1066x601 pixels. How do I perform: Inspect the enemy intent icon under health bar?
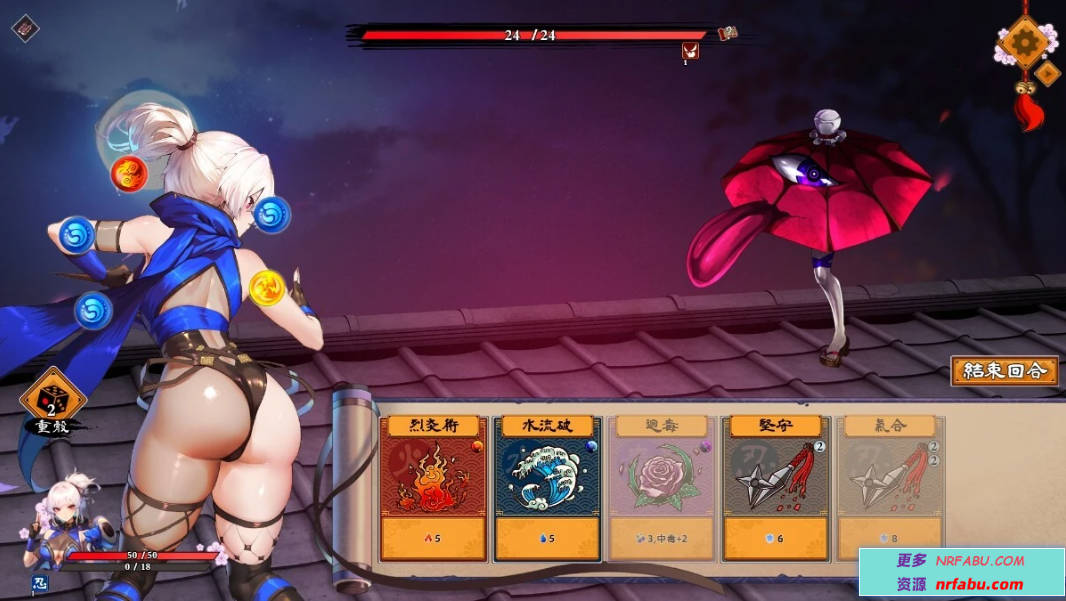point(690,51)
